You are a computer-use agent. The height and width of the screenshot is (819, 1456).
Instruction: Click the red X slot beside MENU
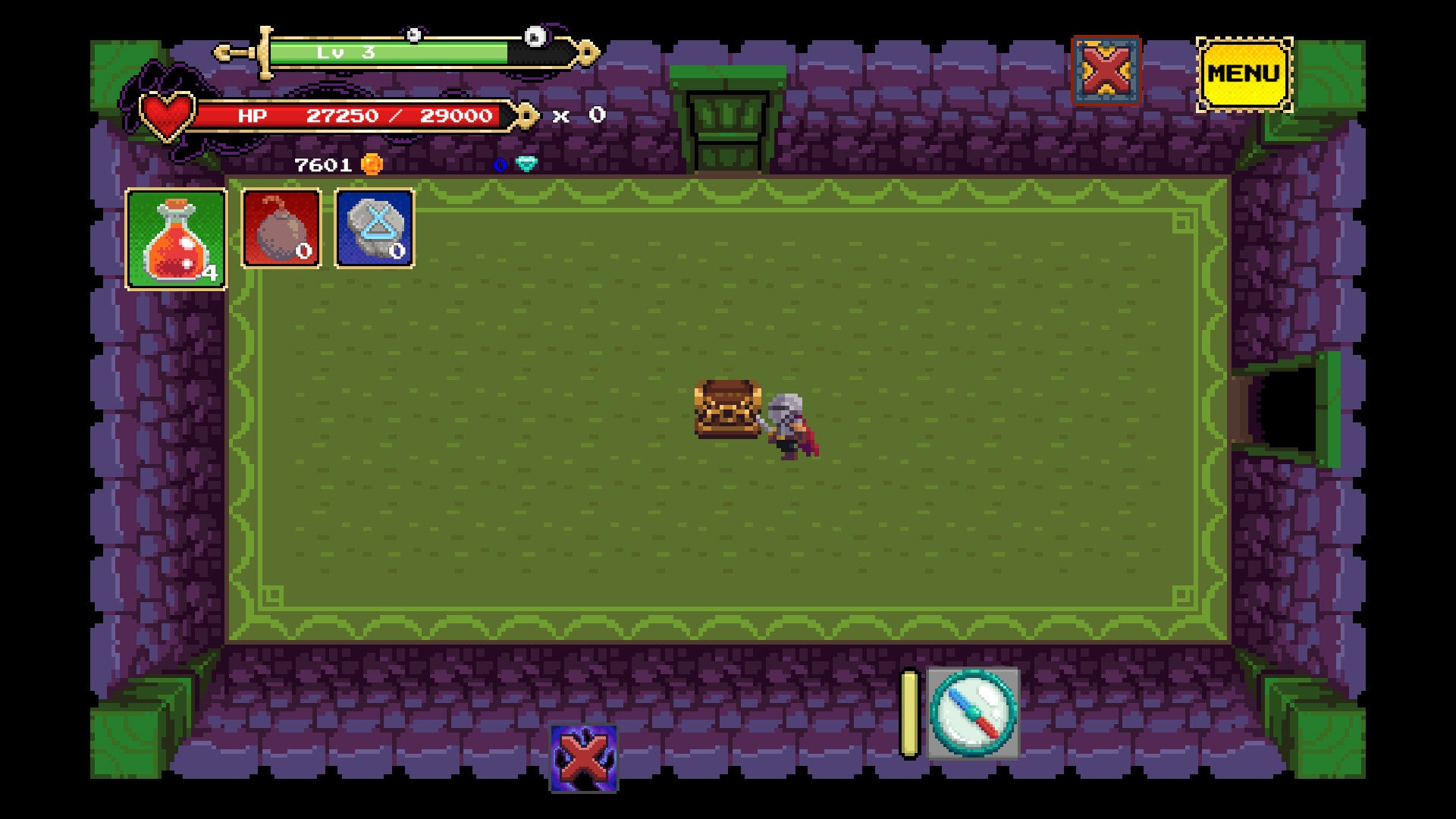point(1106,71)
